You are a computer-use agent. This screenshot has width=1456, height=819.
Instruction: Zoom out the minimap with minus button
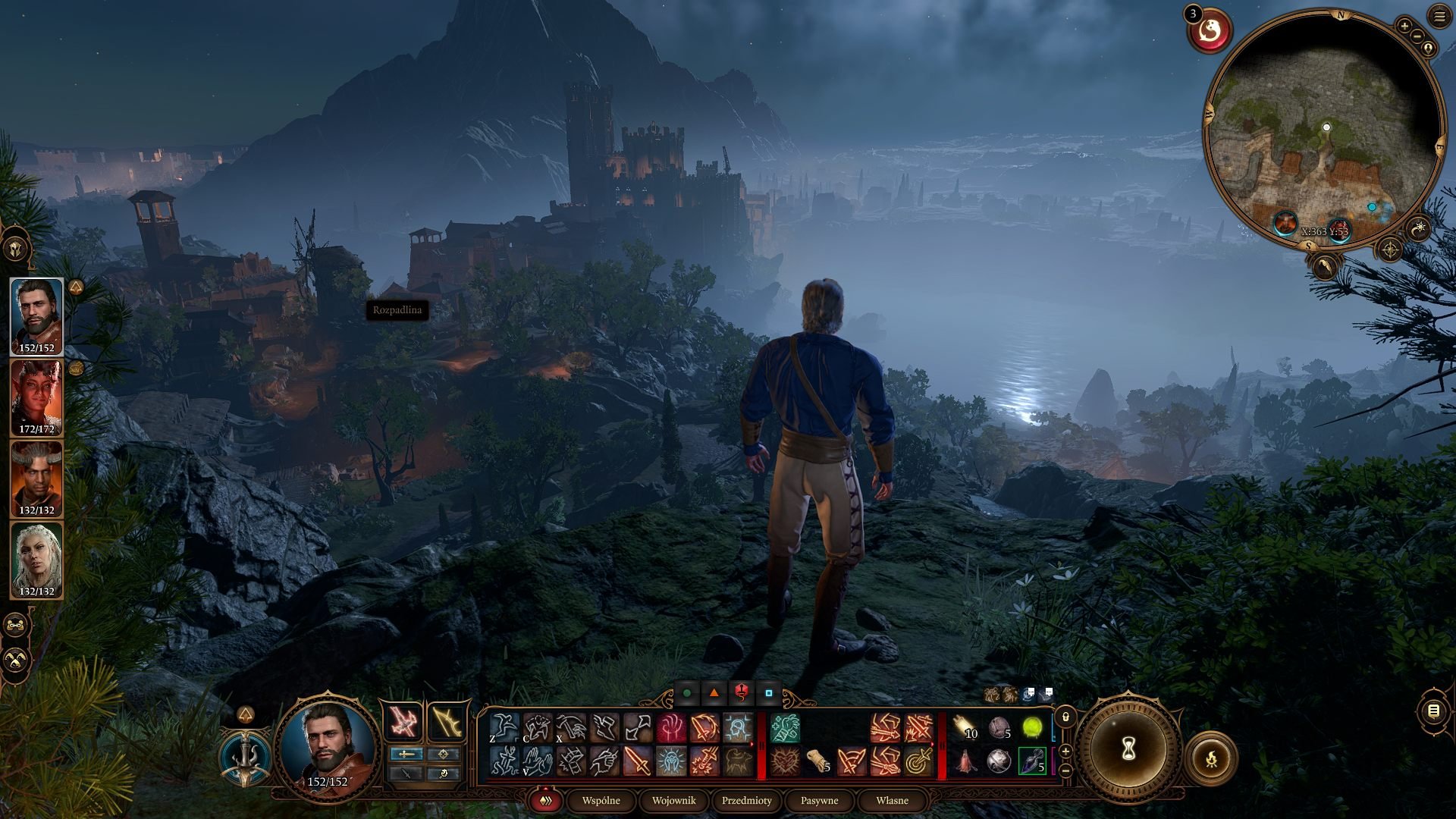point(1416,36)
